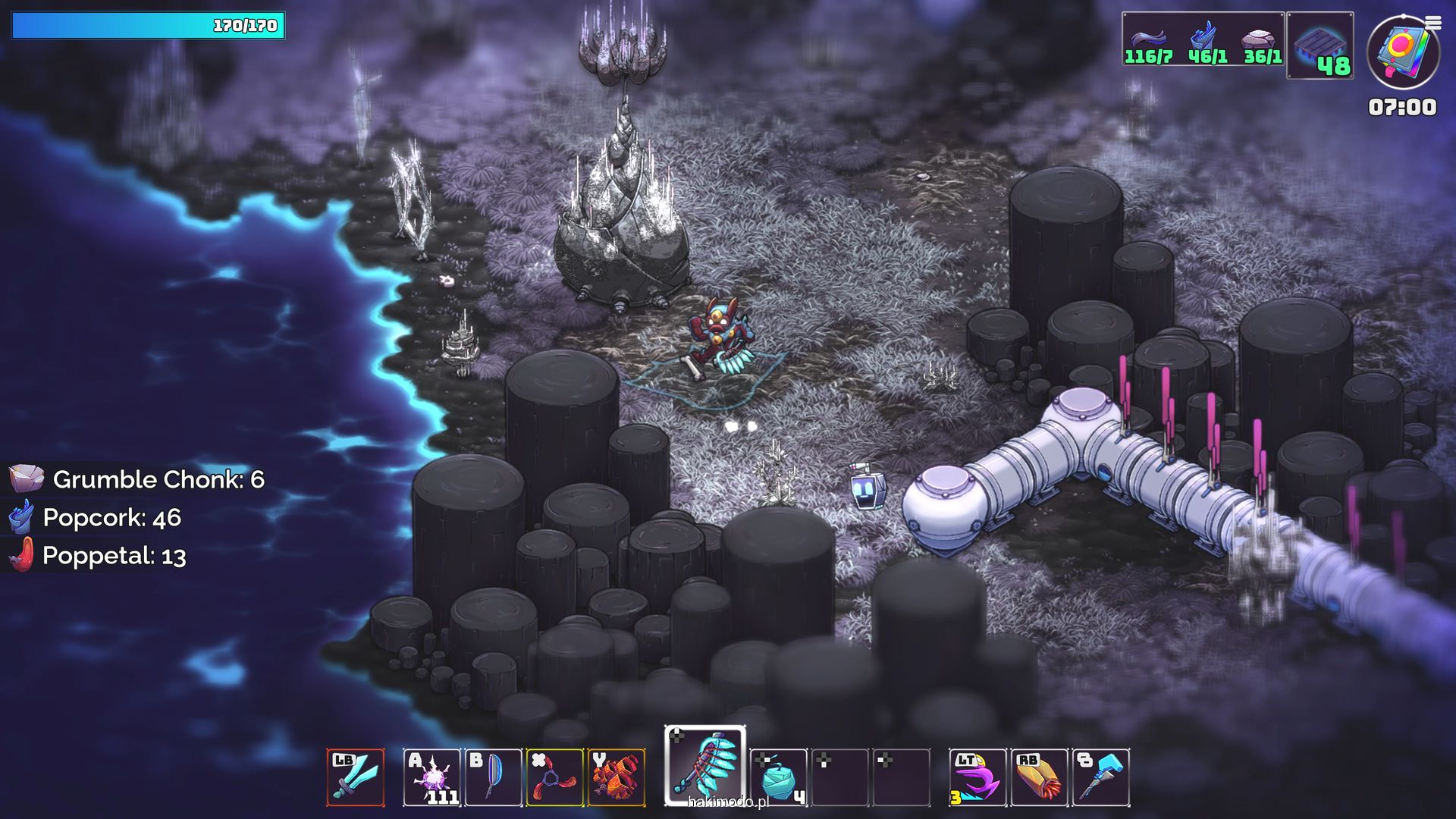Click the floor tile slot showing 48
Viewport: 1456px width, 819px height.
[x=1319, y=45]
